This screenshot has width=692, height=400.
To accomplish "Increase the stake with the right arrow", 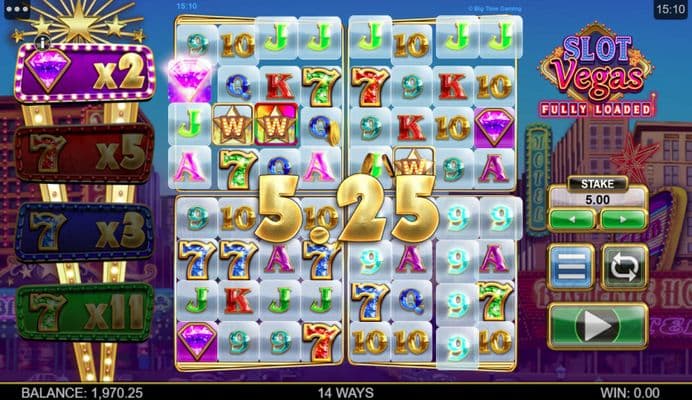I will pyautogui.click(x=623, y=218).
